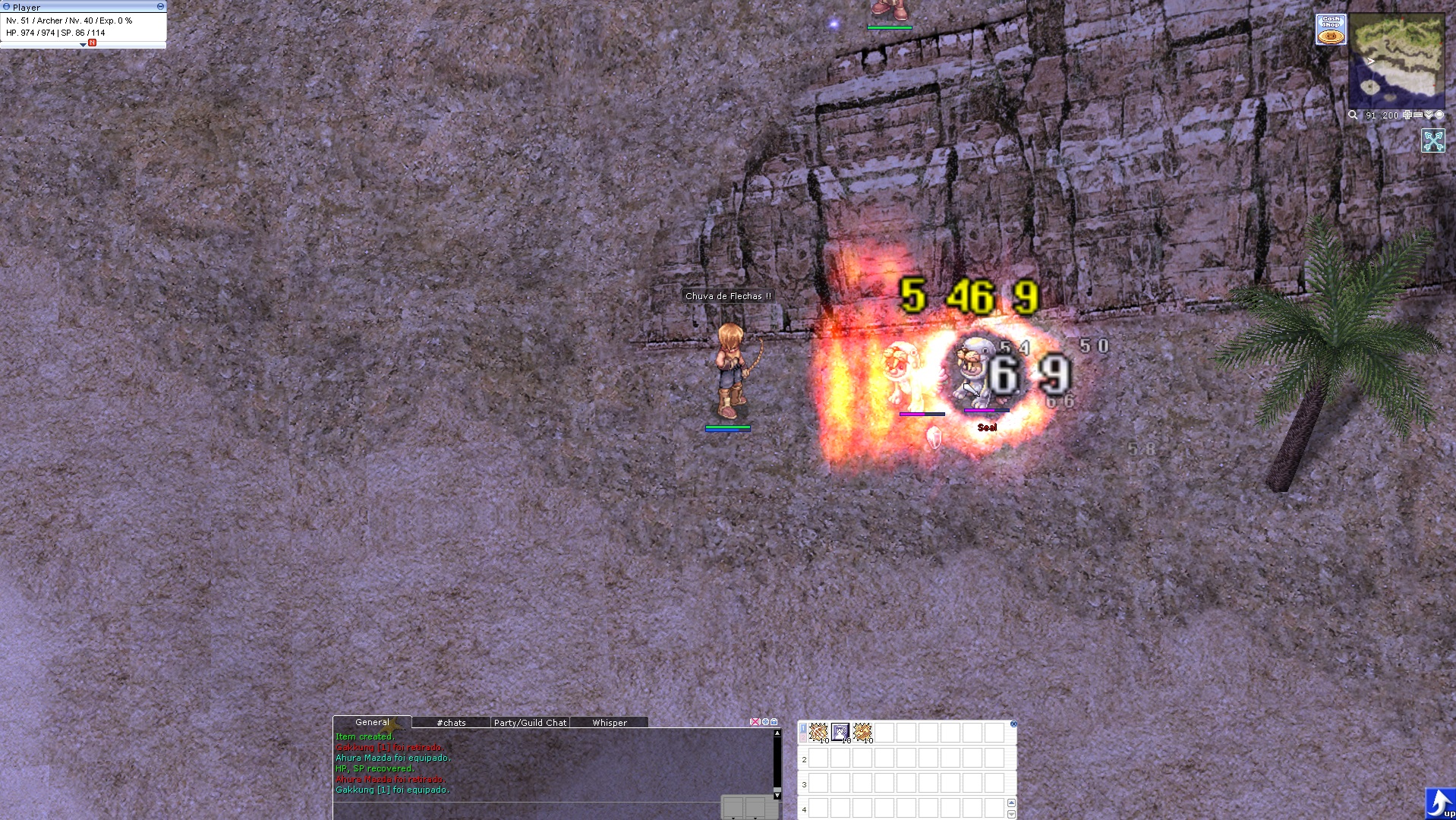The image size is (1456, 820).
Task: Click the HP bar in the Player window
Action: (30, 33)
